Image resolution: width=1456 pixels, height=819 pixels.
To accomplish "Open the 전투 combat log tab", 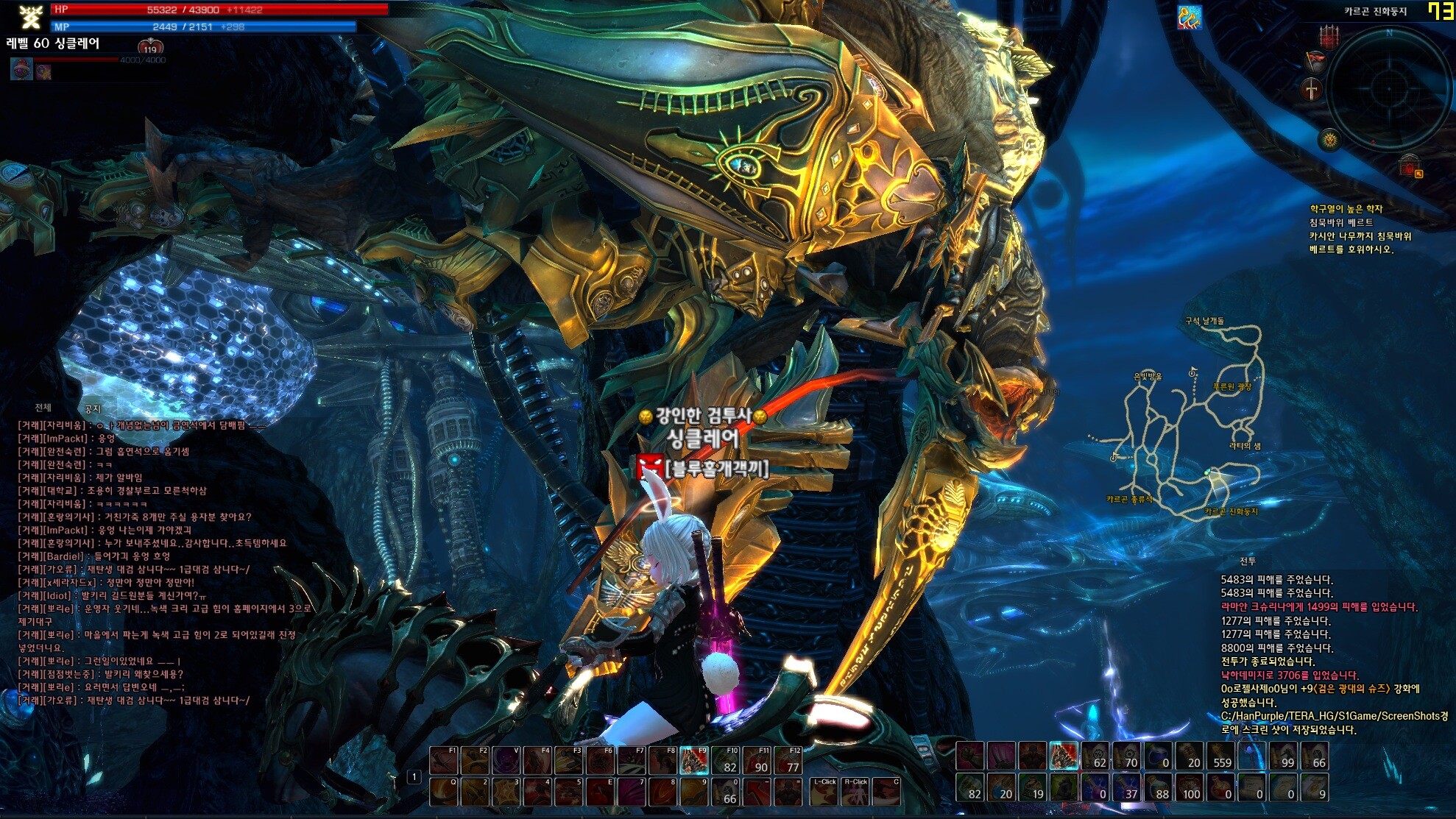I will (x=1248, y=561).
